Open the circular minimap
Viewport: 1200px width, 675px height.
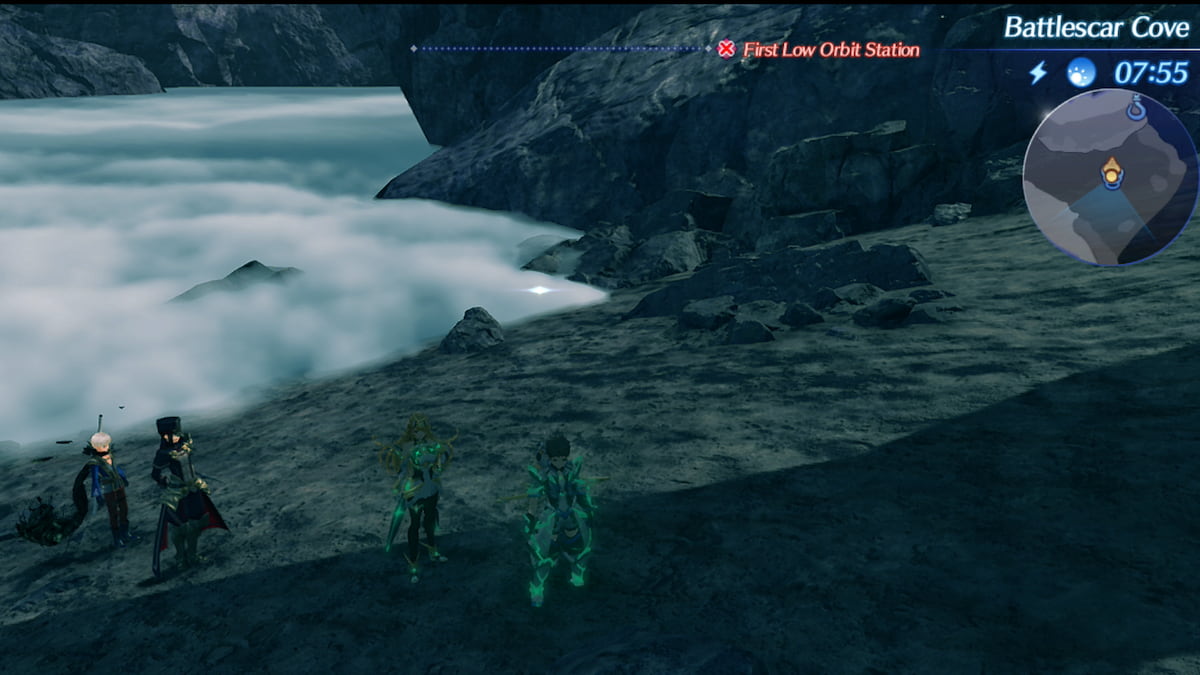1109,177
